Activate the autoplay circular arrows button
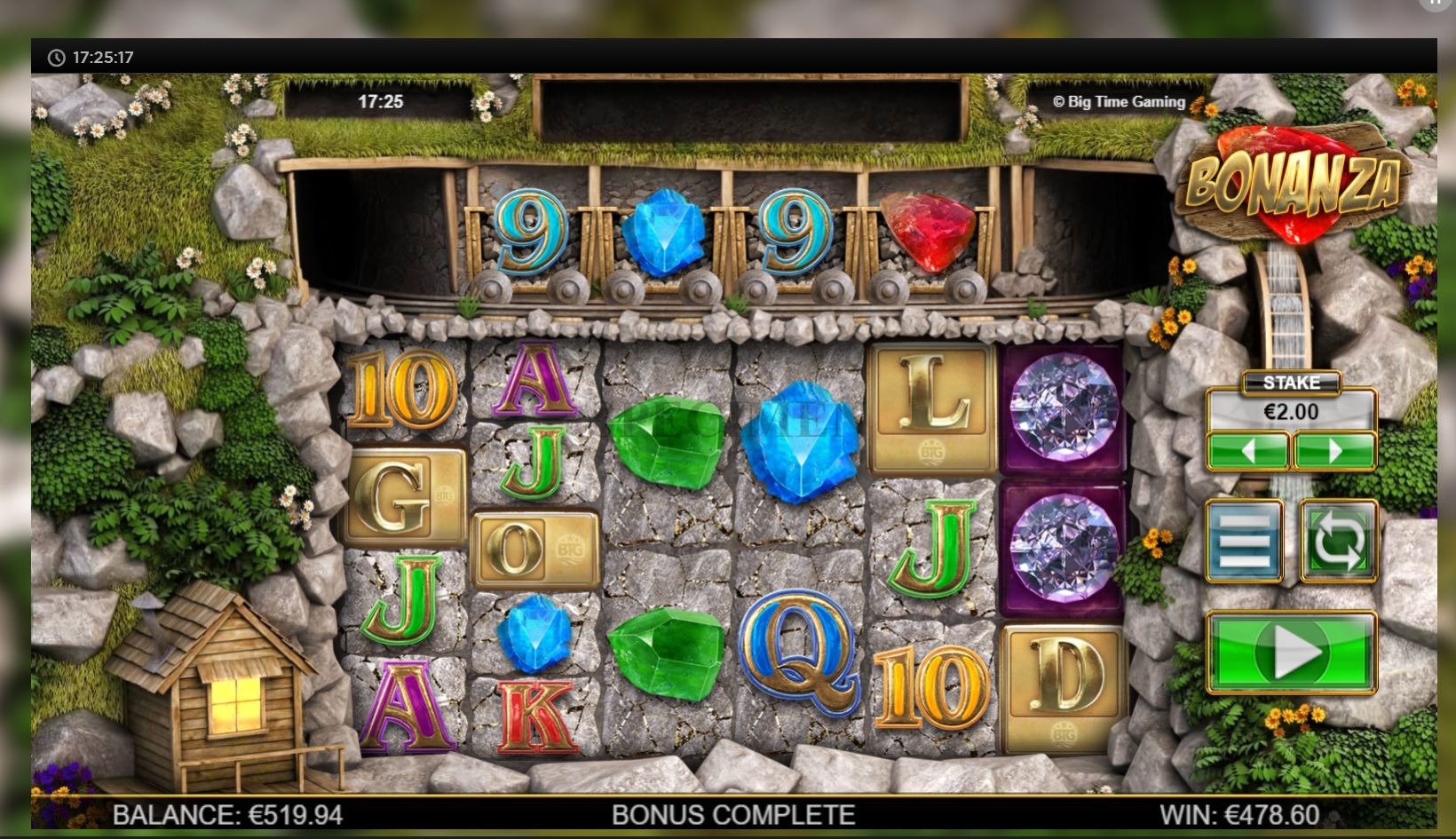This screenshot has height=839, width=1456. pyautogui.click(x=1338, y=541)
